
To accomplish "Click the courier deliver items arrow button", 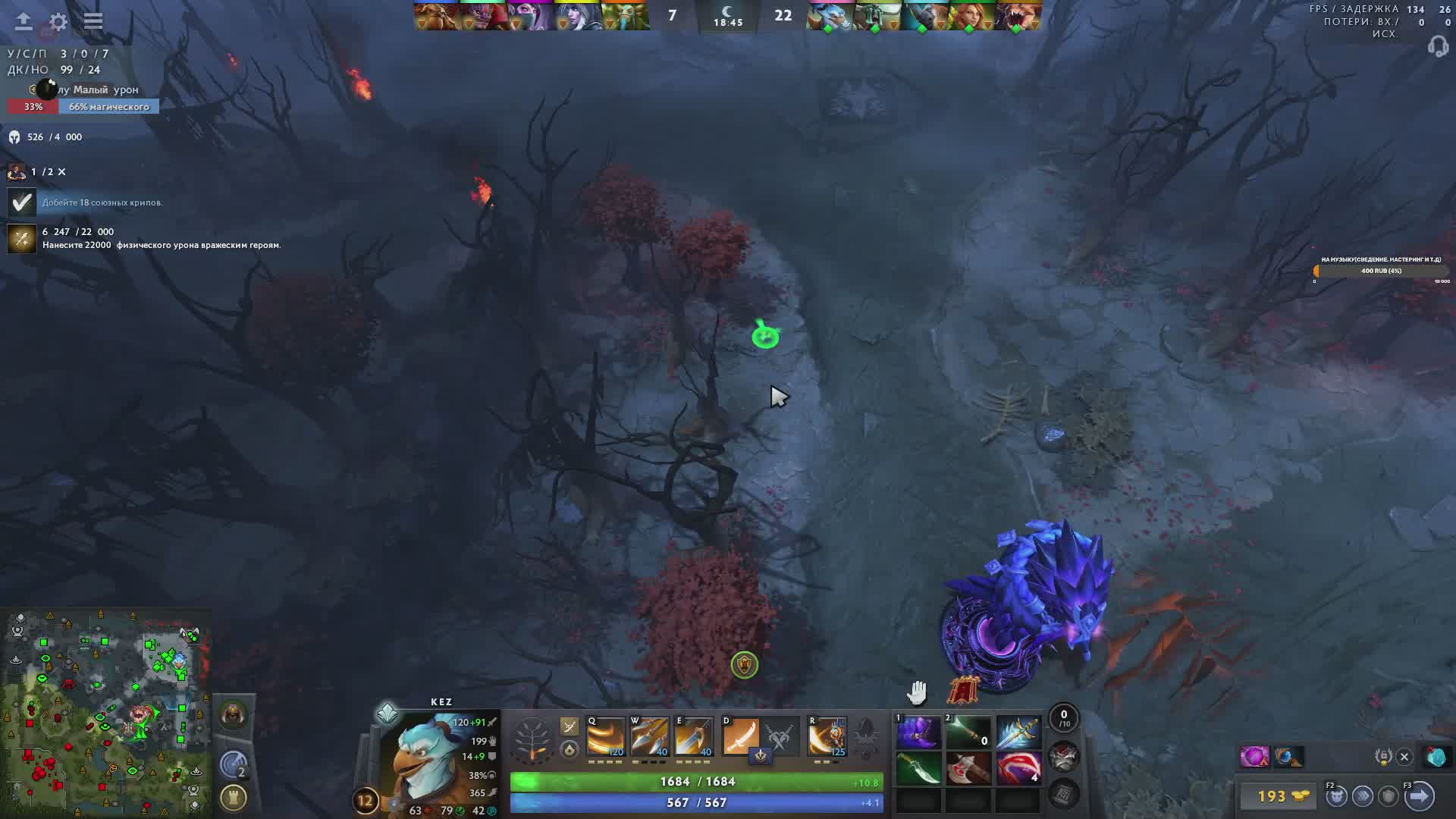I will pos(1419,795).
